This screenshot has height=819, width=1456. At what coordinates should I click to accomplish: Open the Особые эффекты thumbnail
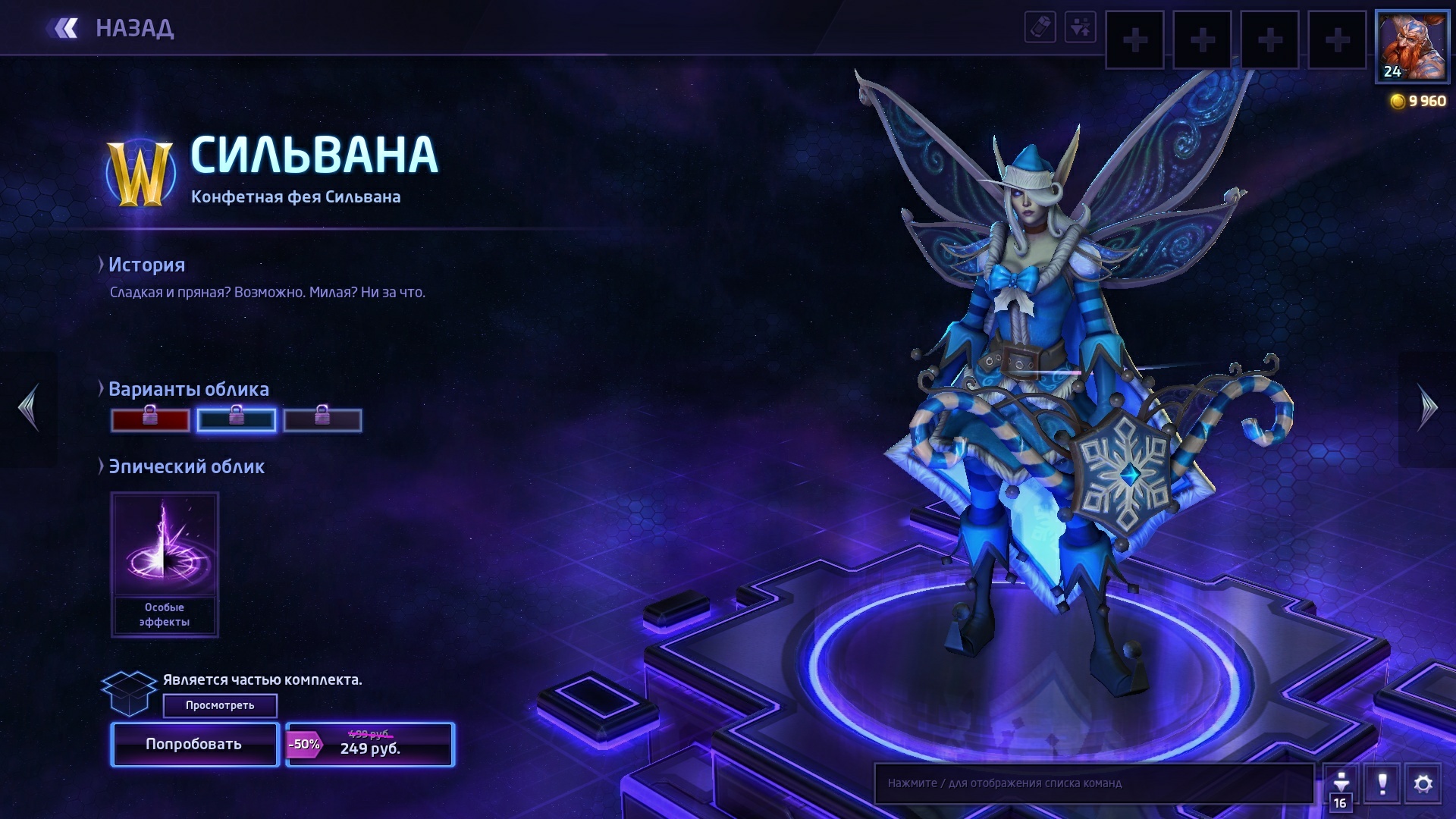[x=165, y=563]
